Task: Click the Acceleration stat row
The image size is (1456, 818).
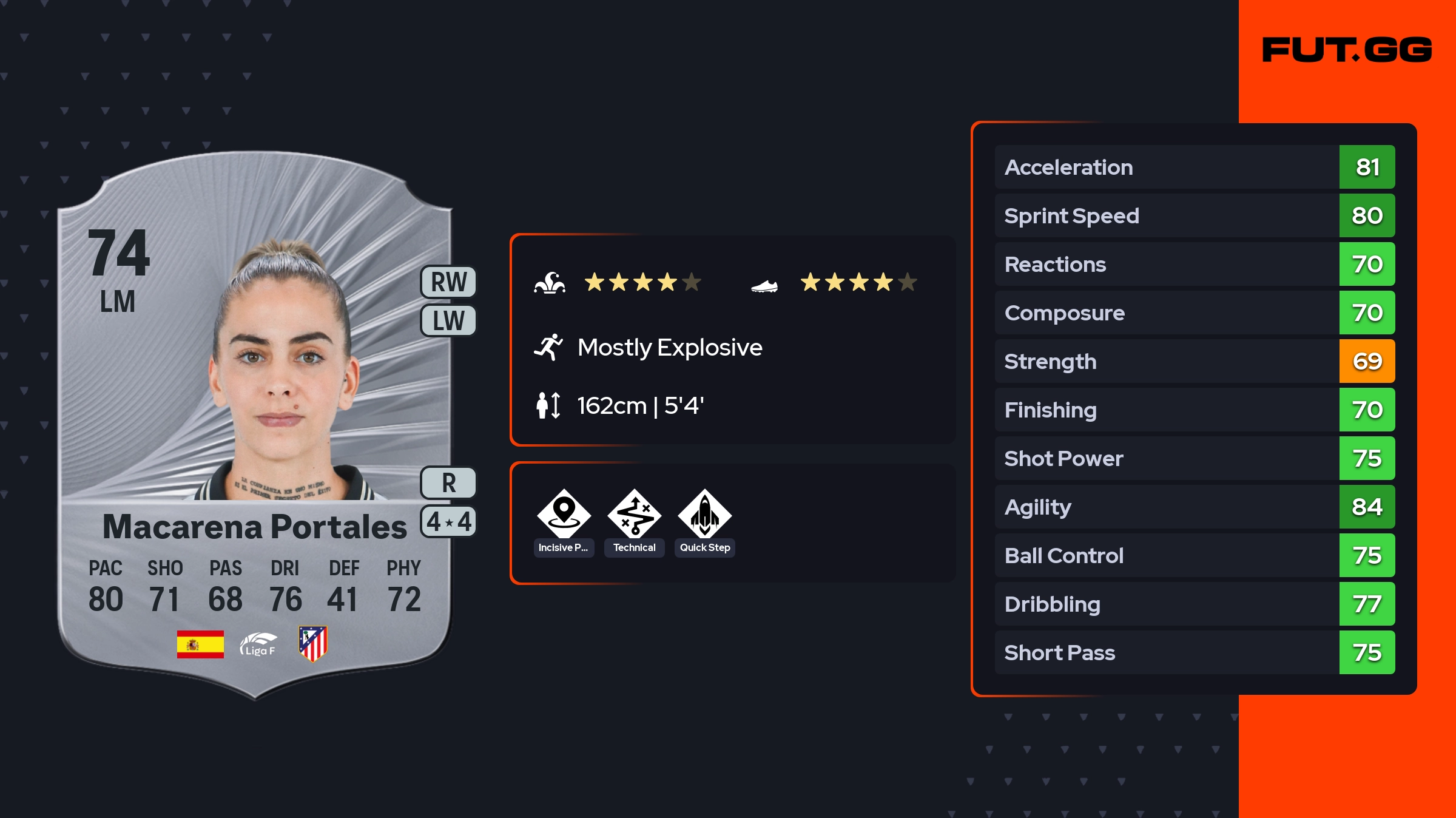Action: click(1194, 167)
